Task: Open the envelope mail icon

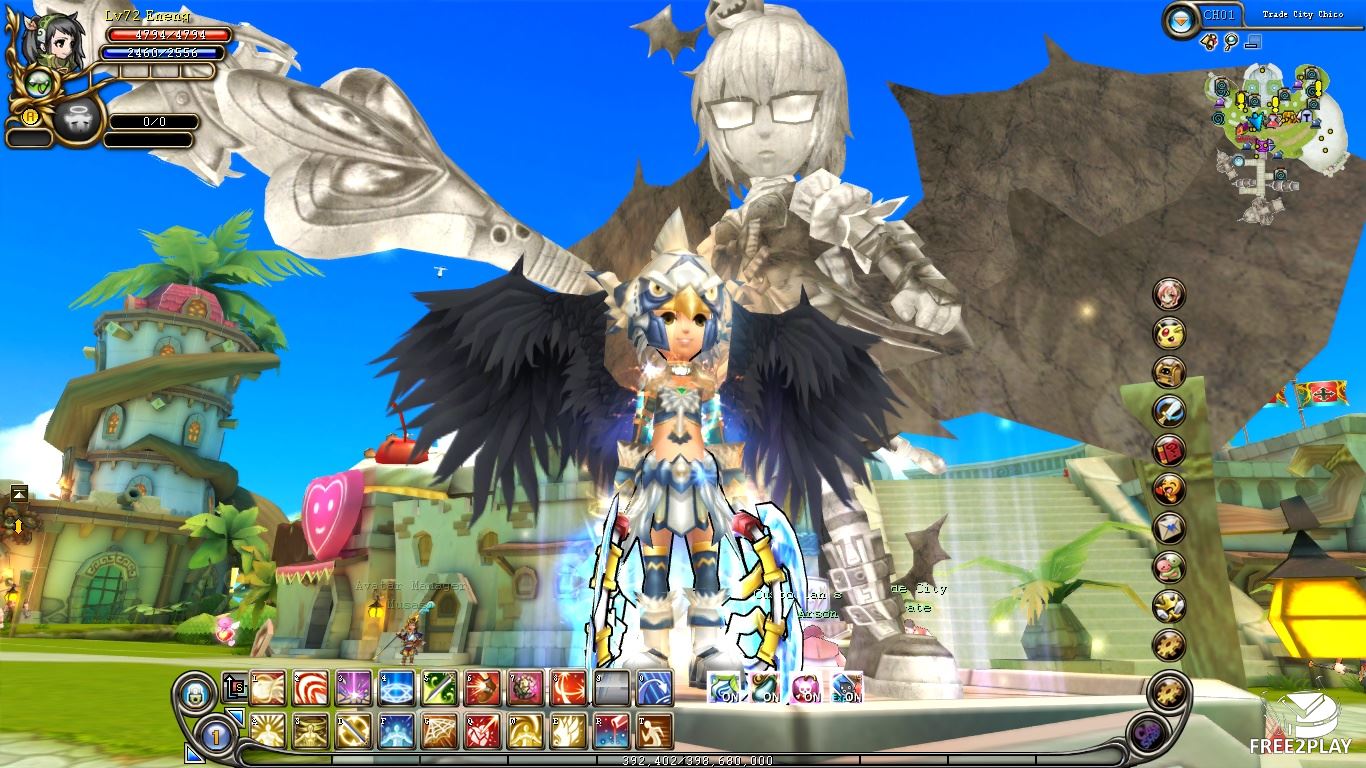Action: coord(1169,527)
